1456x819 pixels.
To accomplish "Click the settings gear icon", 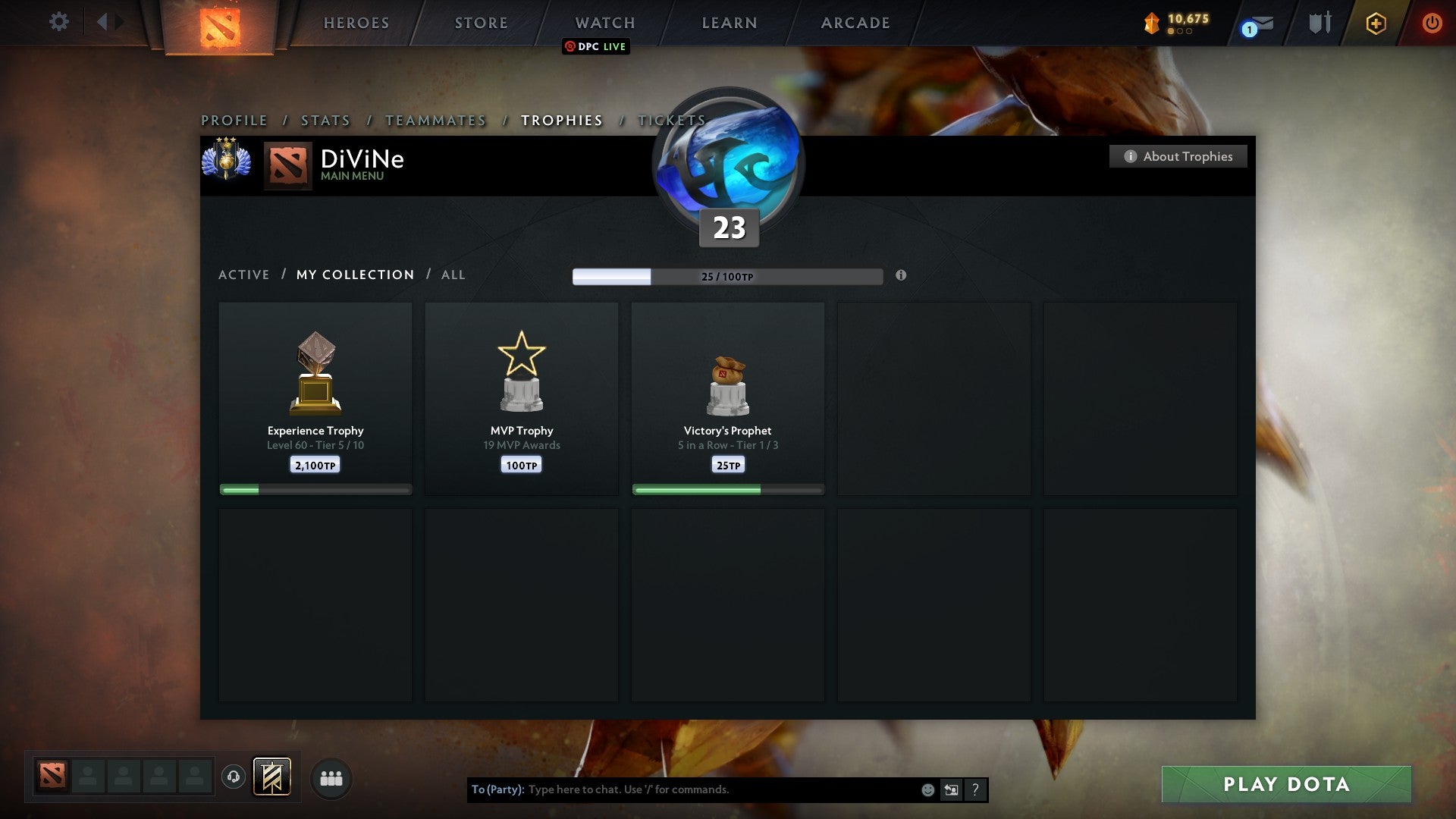I will pos(58,22).
